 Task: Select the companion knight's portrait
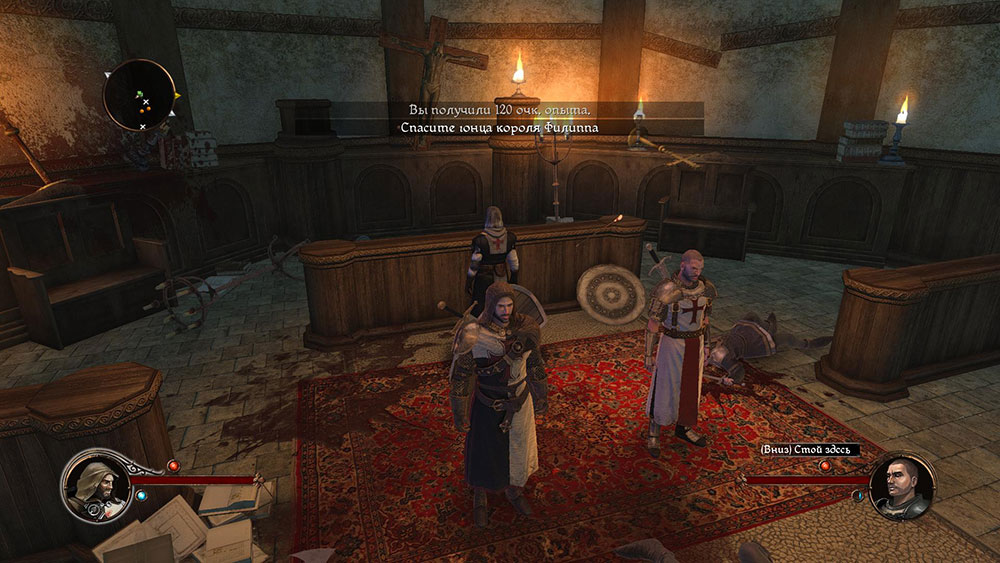[902, 486]
